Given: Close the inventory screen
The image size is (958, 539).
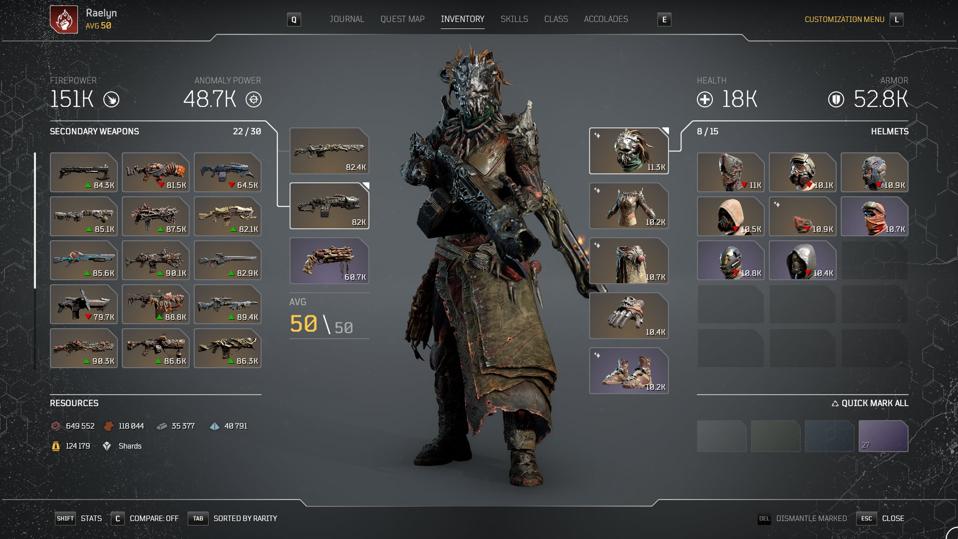Looking at the screenshot, I should pyautogui.click(x=892, y=518).
